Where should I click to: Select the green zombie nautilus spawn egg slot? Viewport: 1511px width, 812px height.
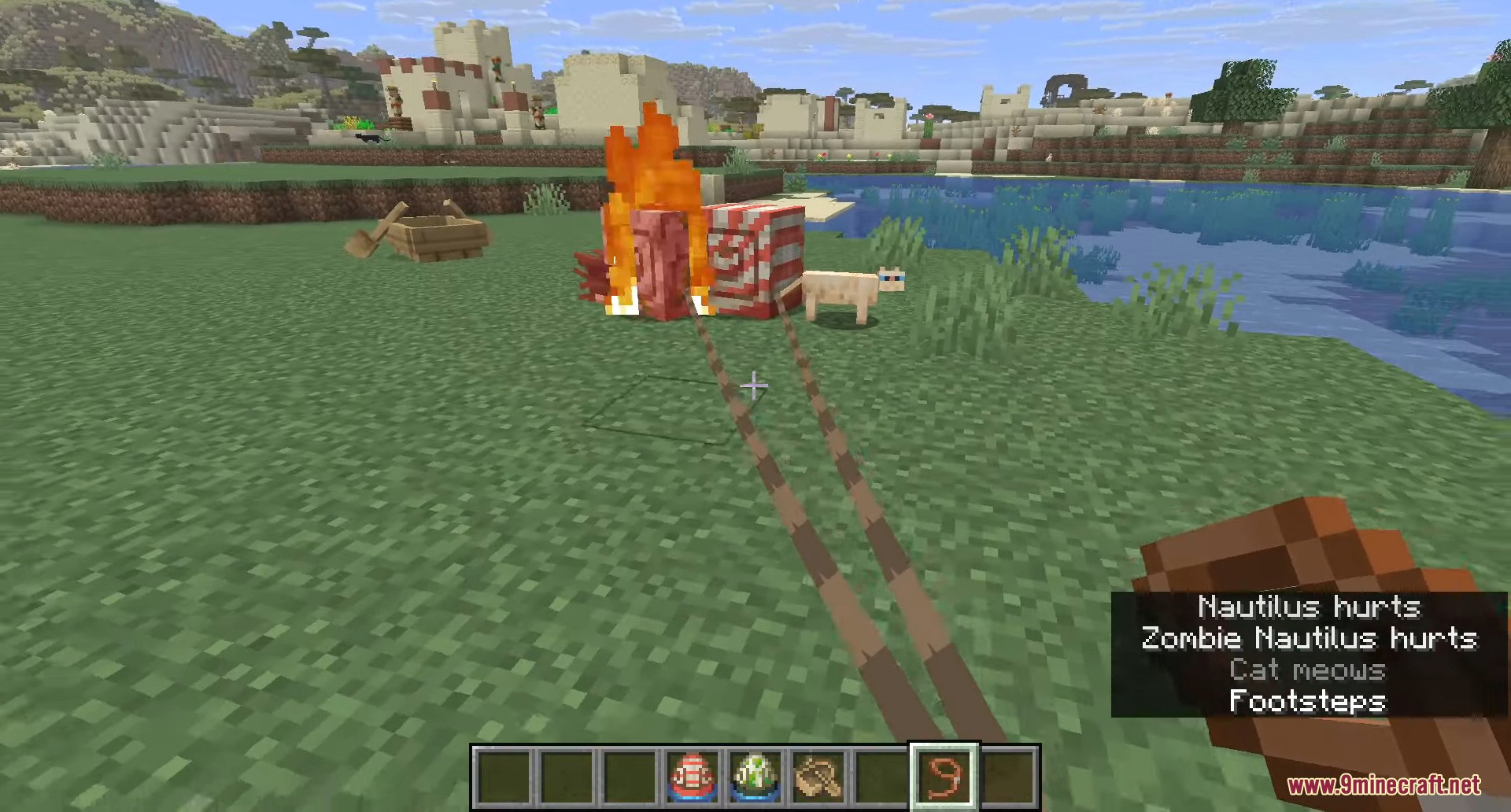(x=755, y=777)
